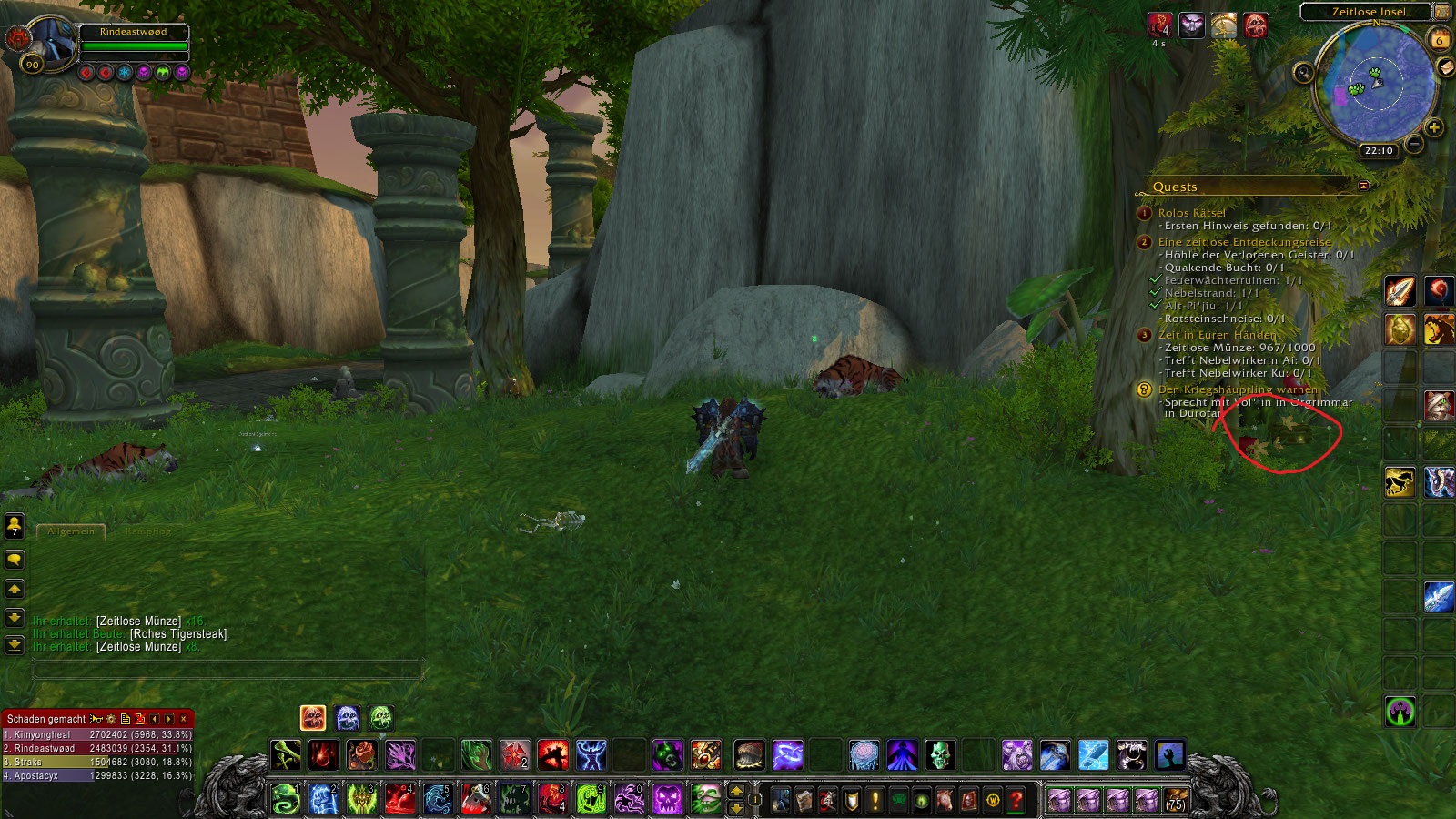Switch to the Allgemein chat tab
This screenshot has height=819, width=1456.
coord(71,531)
